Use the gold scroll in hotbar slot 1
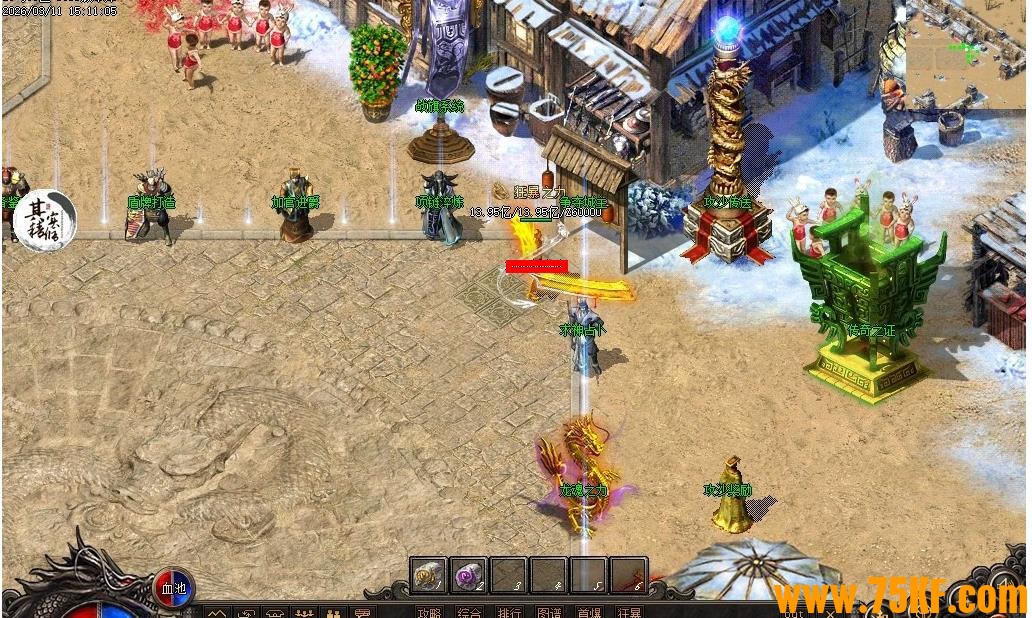 pos(428,575)
